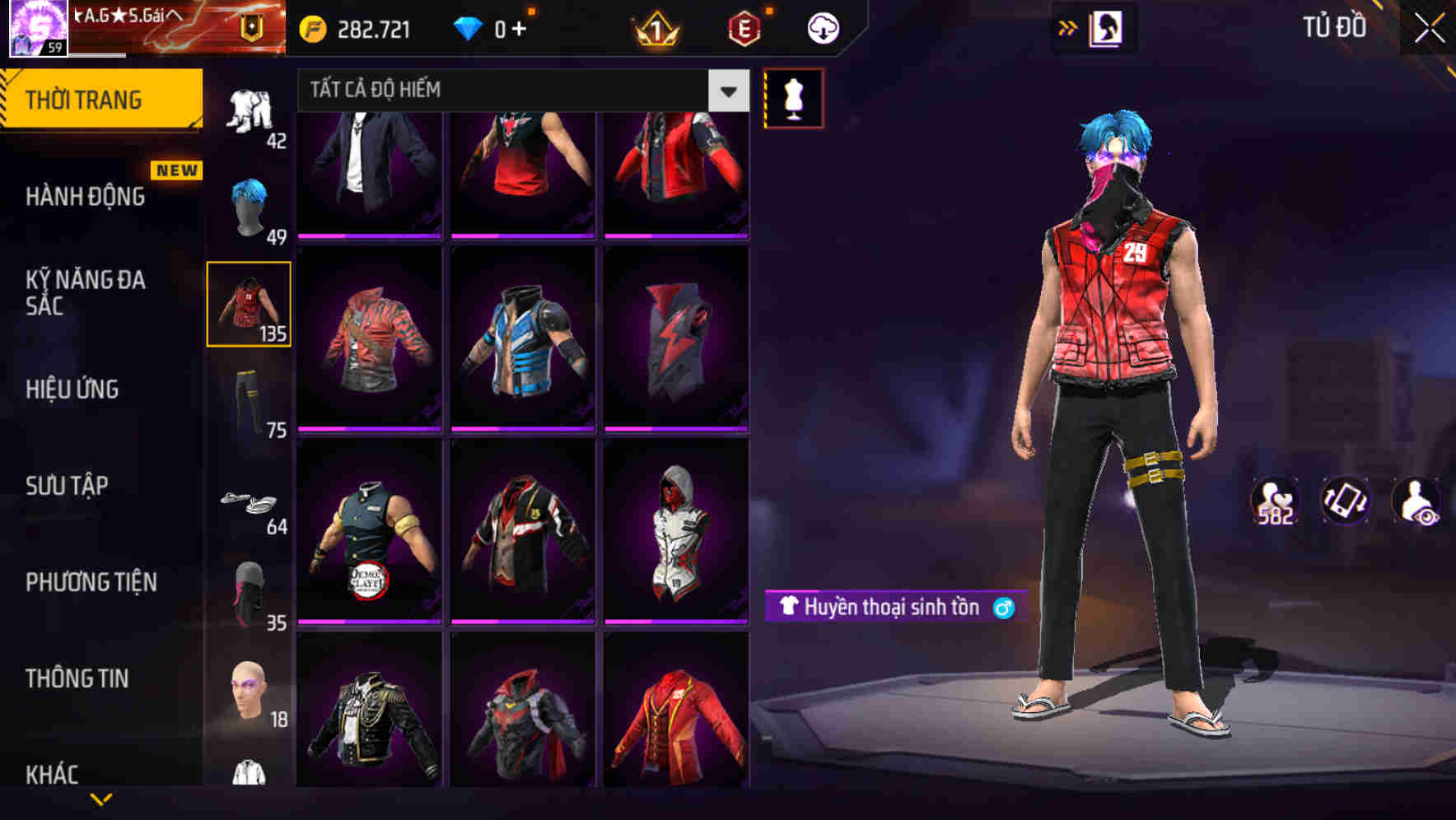1456x820 pixels.
Task: Open the red E-badge icon
Action: 743,30
